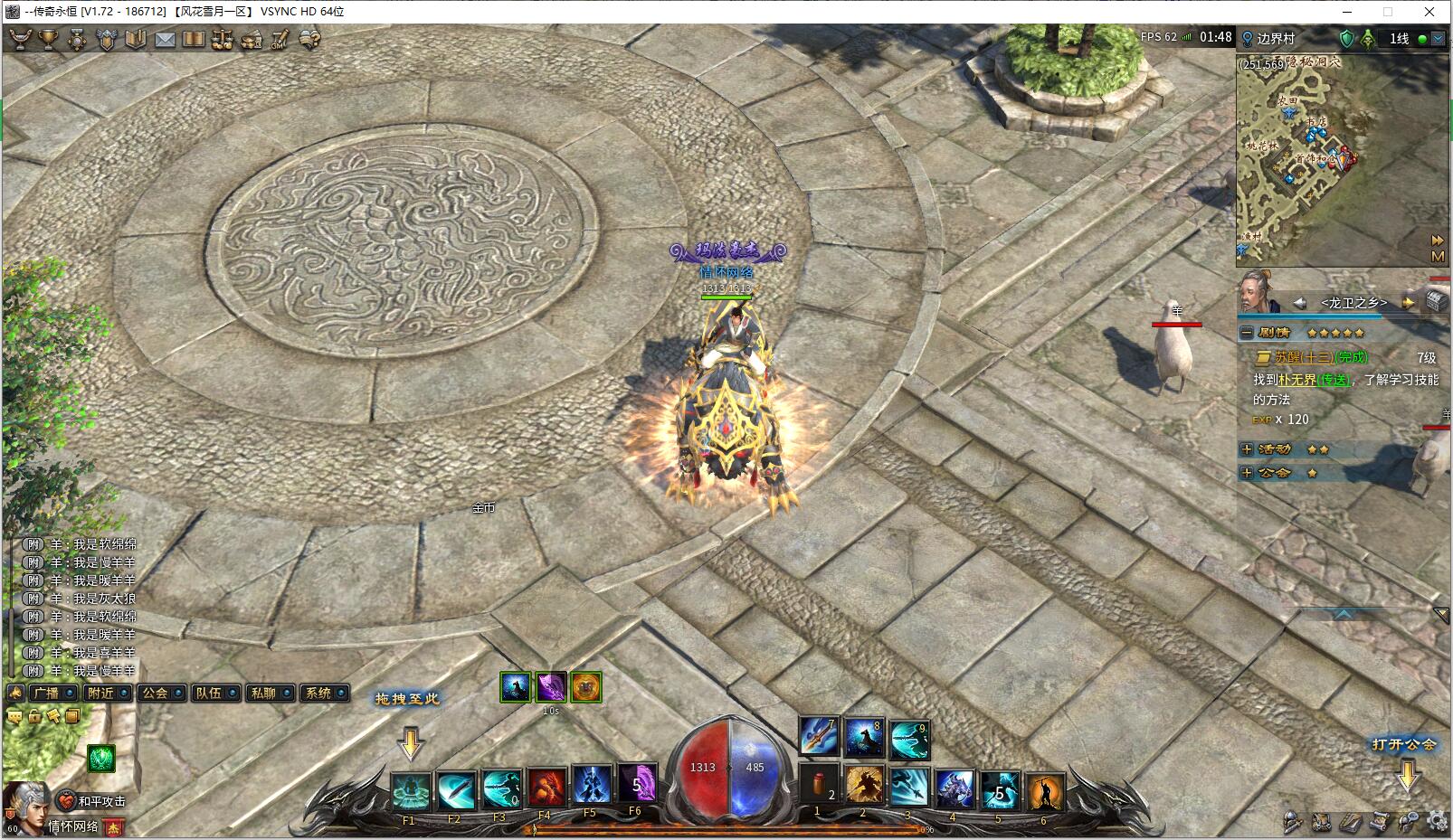This screenshot has width=1453, height=840.
Task: Open the balance scales trading icon
Action: point(223,40)
